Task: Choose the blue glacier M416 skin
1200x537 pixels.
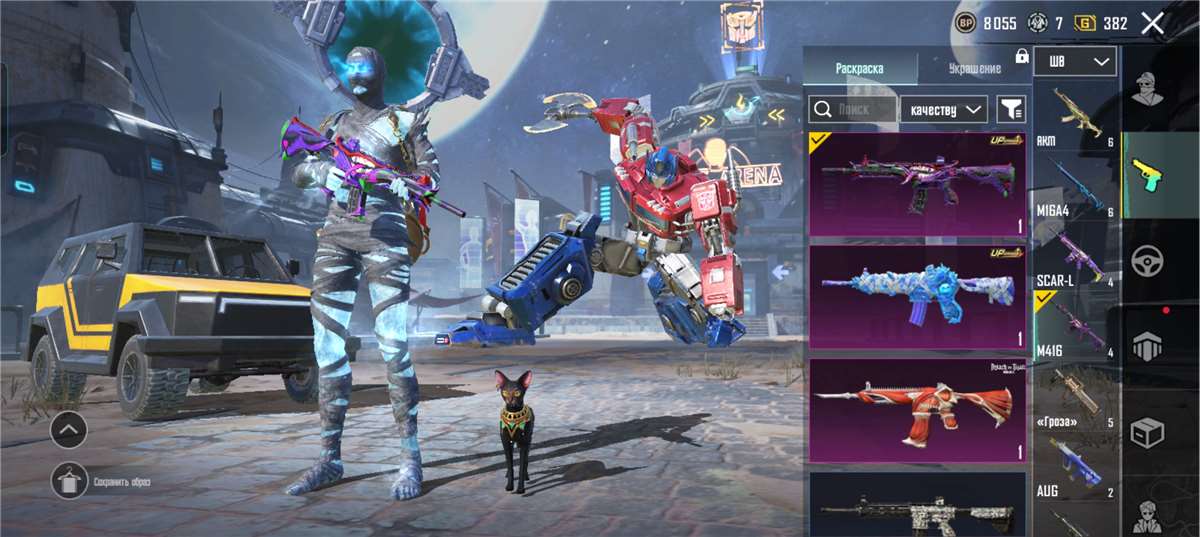Action: 917,296
